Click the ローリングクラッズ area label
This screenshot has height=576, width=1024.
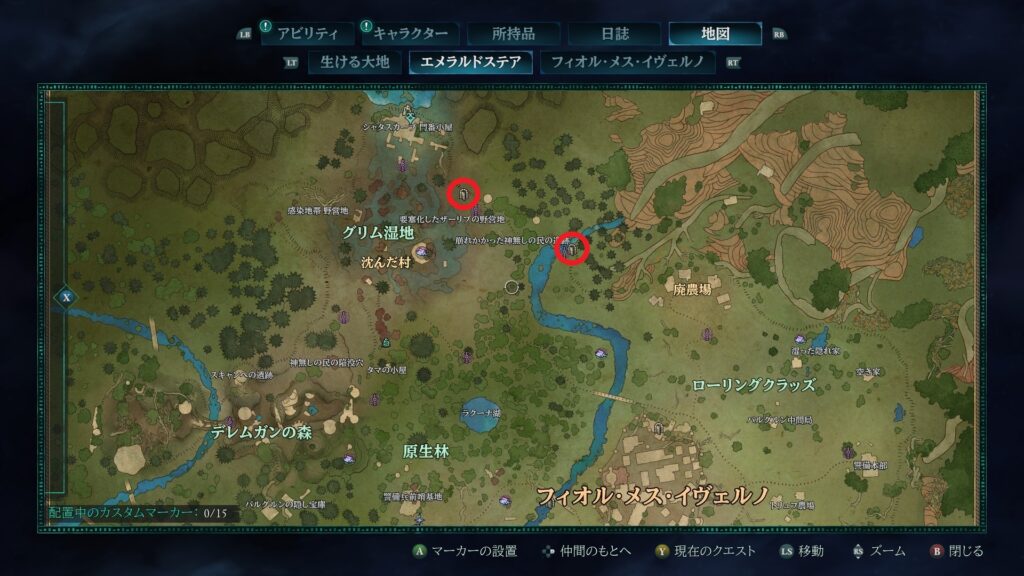tap(753, 384)
